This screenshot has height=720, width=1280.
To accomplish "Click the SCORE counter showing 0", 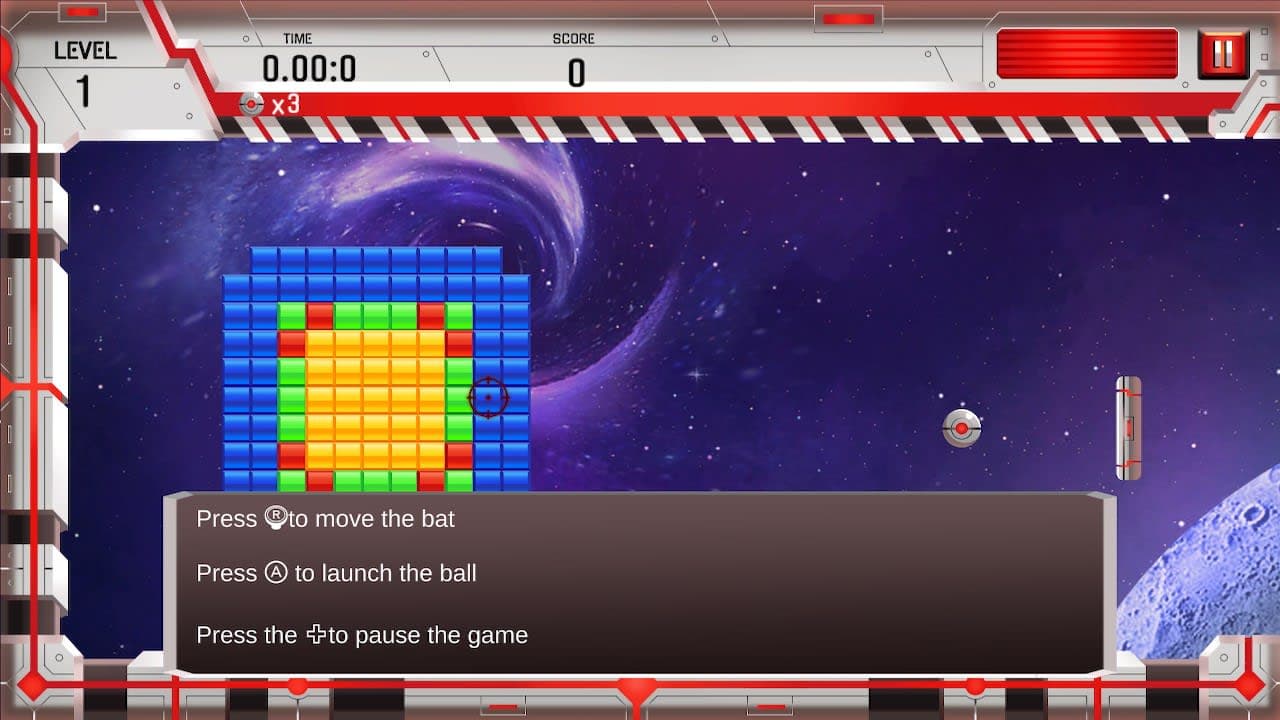I will click(577, 71).
